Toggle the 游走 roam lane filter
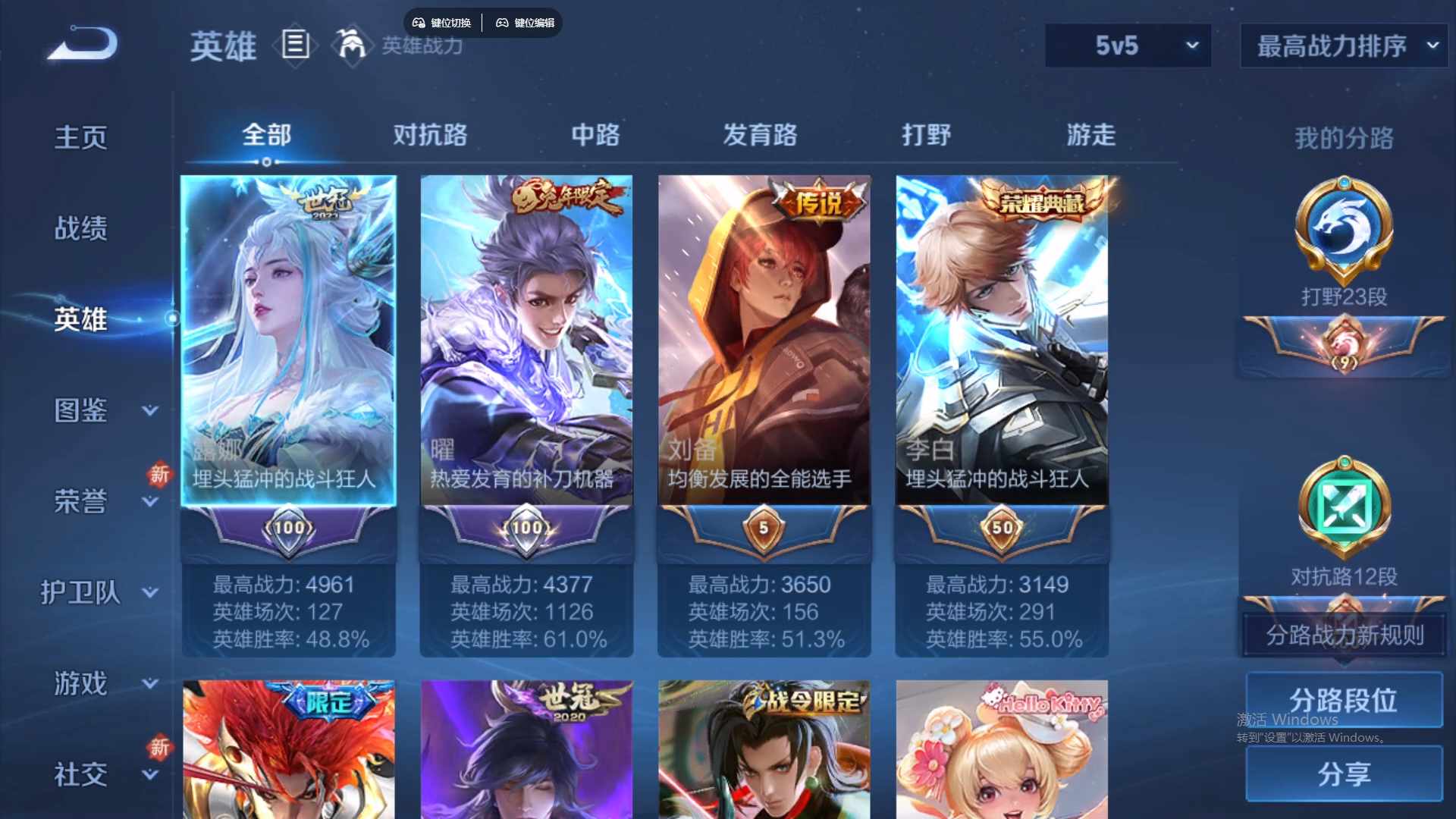The image size is (1456, 819). pyautogui.click(x=1090, y=136)
